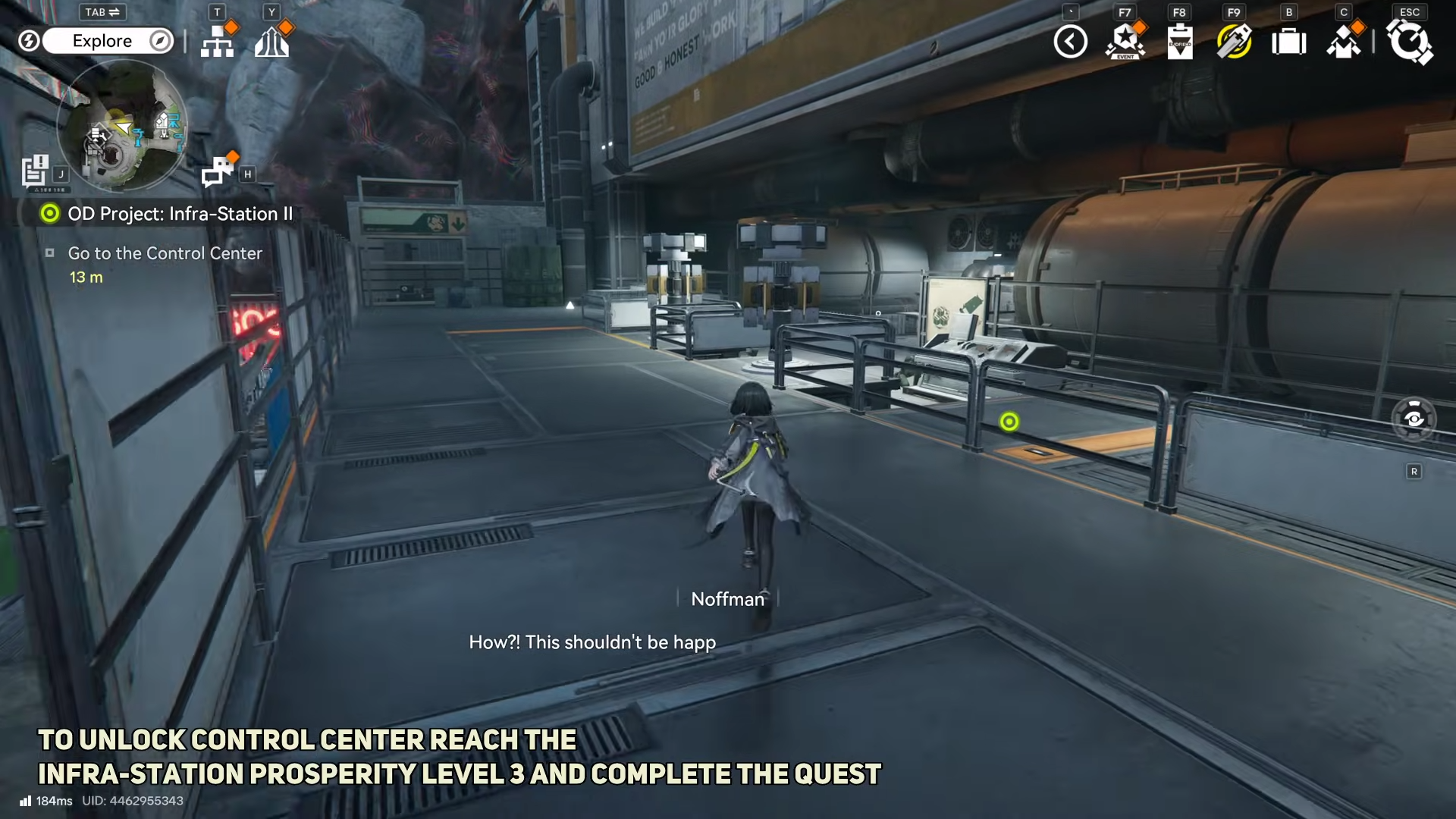This screenshot has width=1456, height=819.
Task: Open the clipboard checklist icon
Action: [x=1179, y=42]
